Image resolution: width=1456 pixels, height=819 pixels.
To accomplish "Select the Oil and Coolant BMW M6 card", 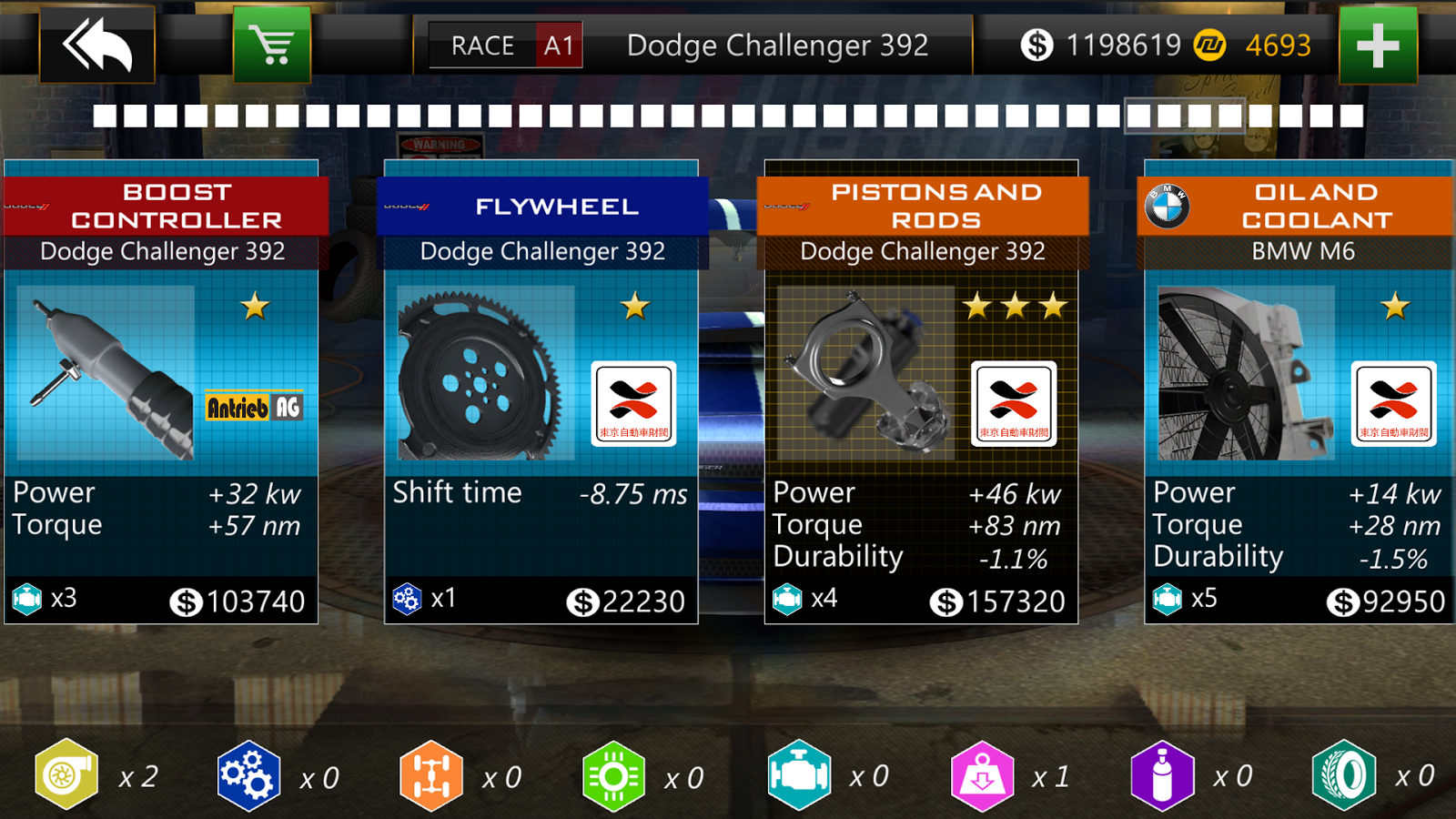I will tap(1299, 391).
